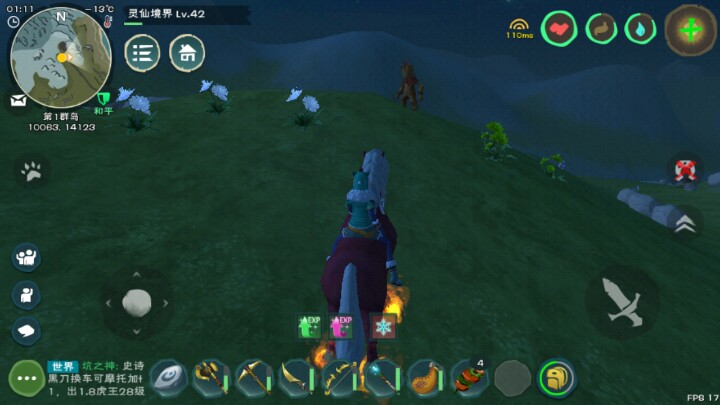Open the green chat bubble button

tap(25, 378)
